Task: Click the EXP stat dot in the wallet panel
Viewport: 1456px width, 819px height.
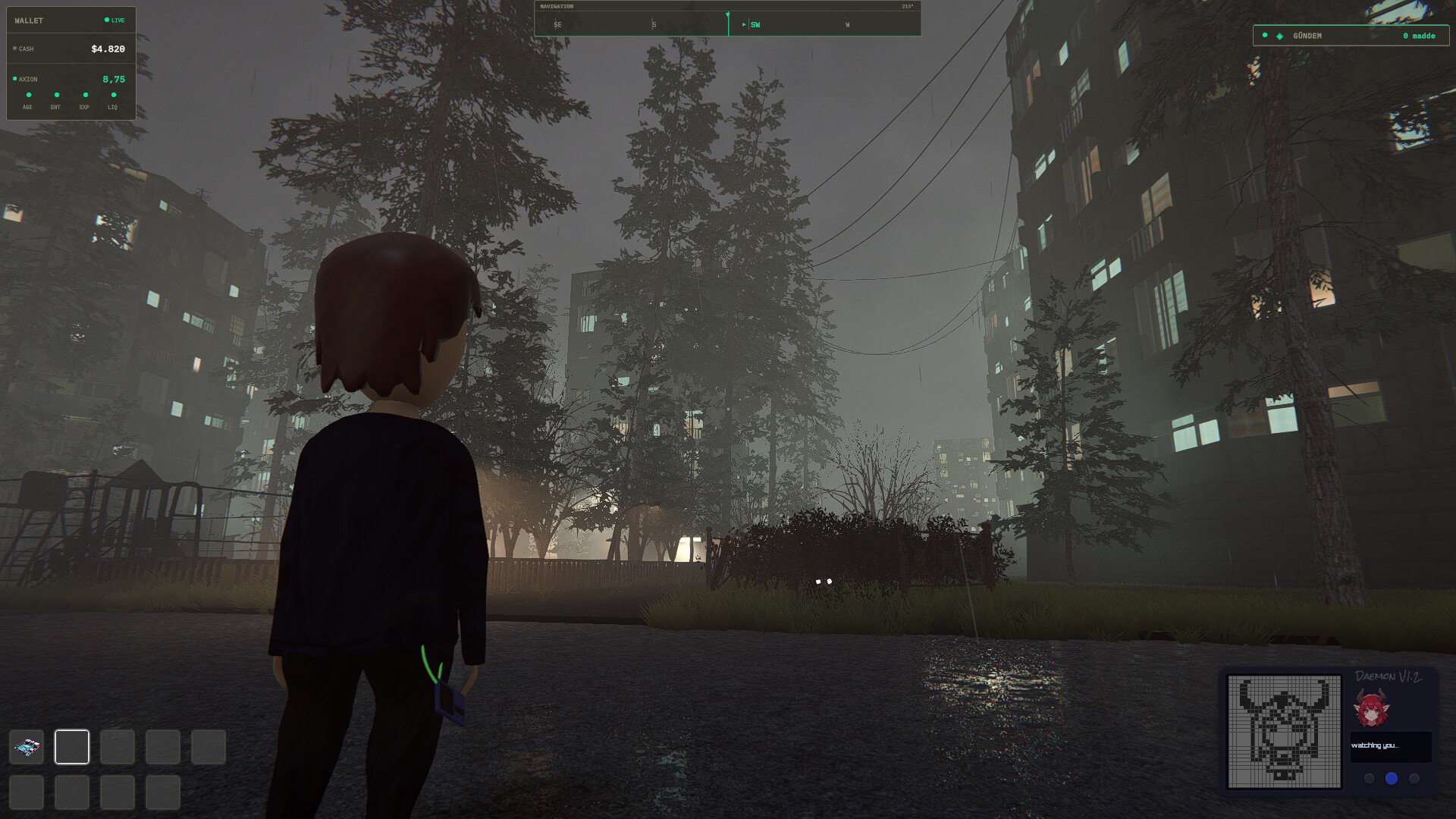Action: click(x=85, y=94)
